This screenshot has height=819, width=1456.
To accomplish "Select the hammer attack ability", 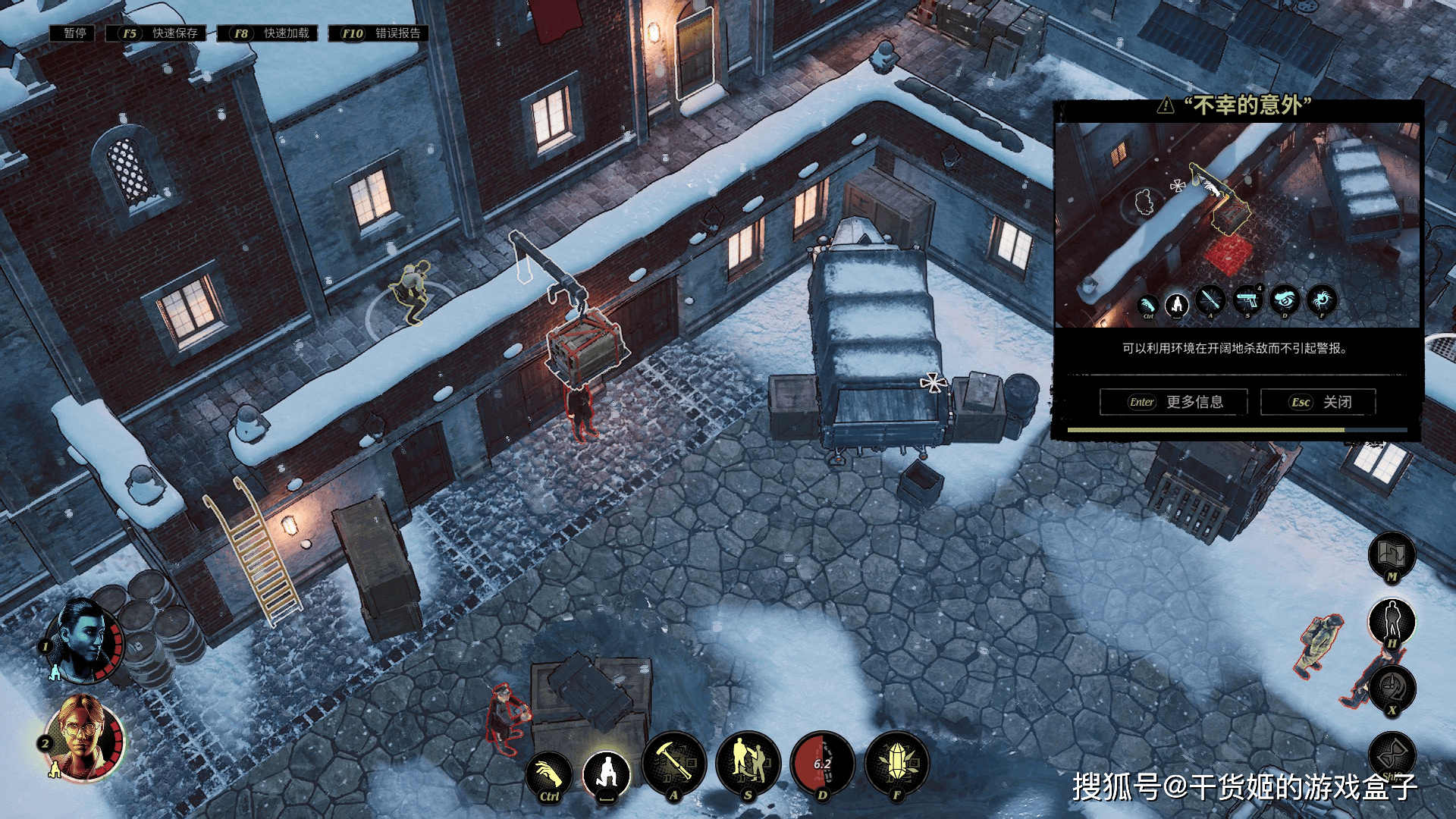I will pyautogui.click(x=673, y=764).
